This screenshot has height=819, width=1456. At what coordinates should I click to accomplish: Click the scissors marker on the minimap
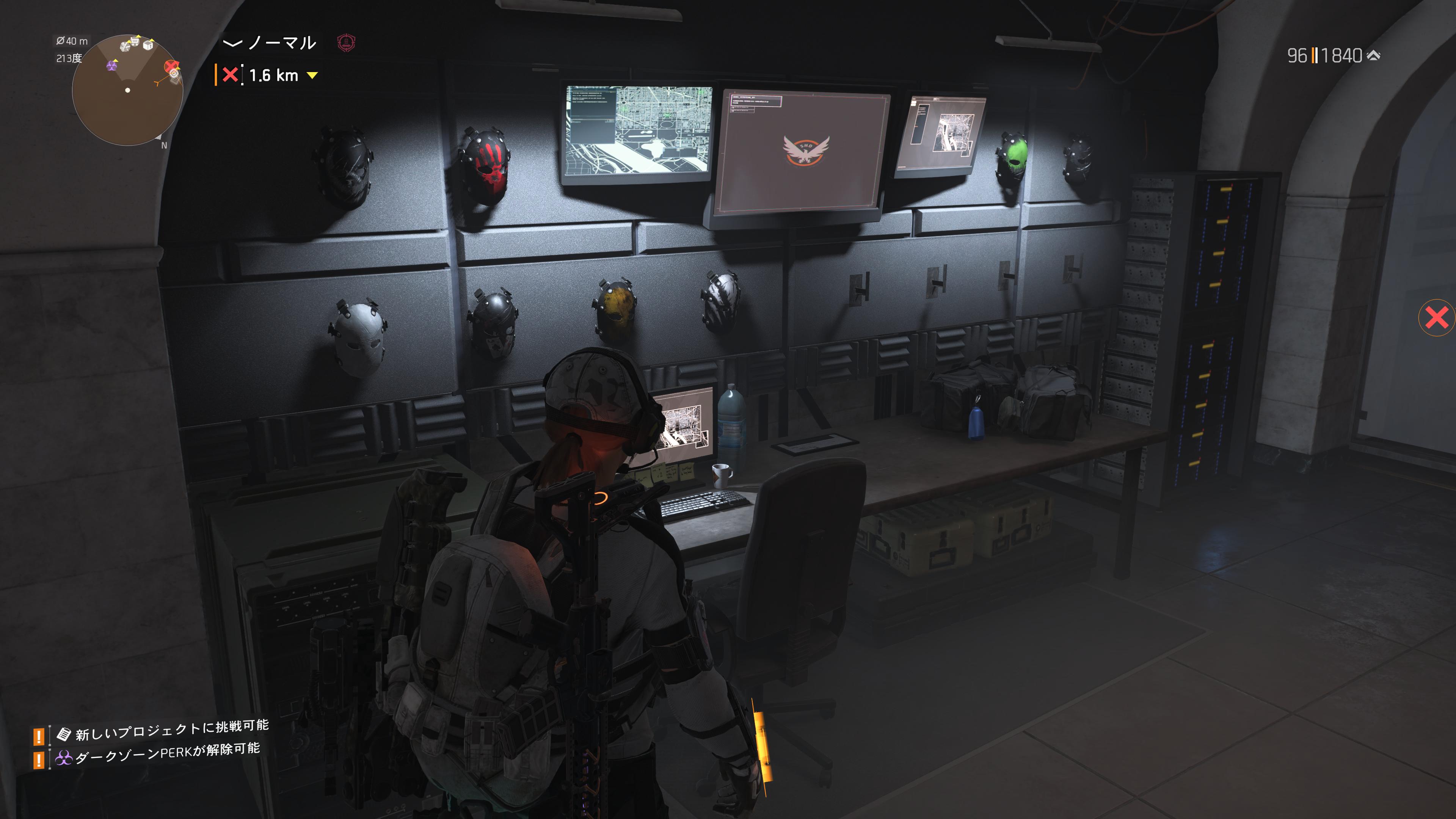click(x=126, y=46)
